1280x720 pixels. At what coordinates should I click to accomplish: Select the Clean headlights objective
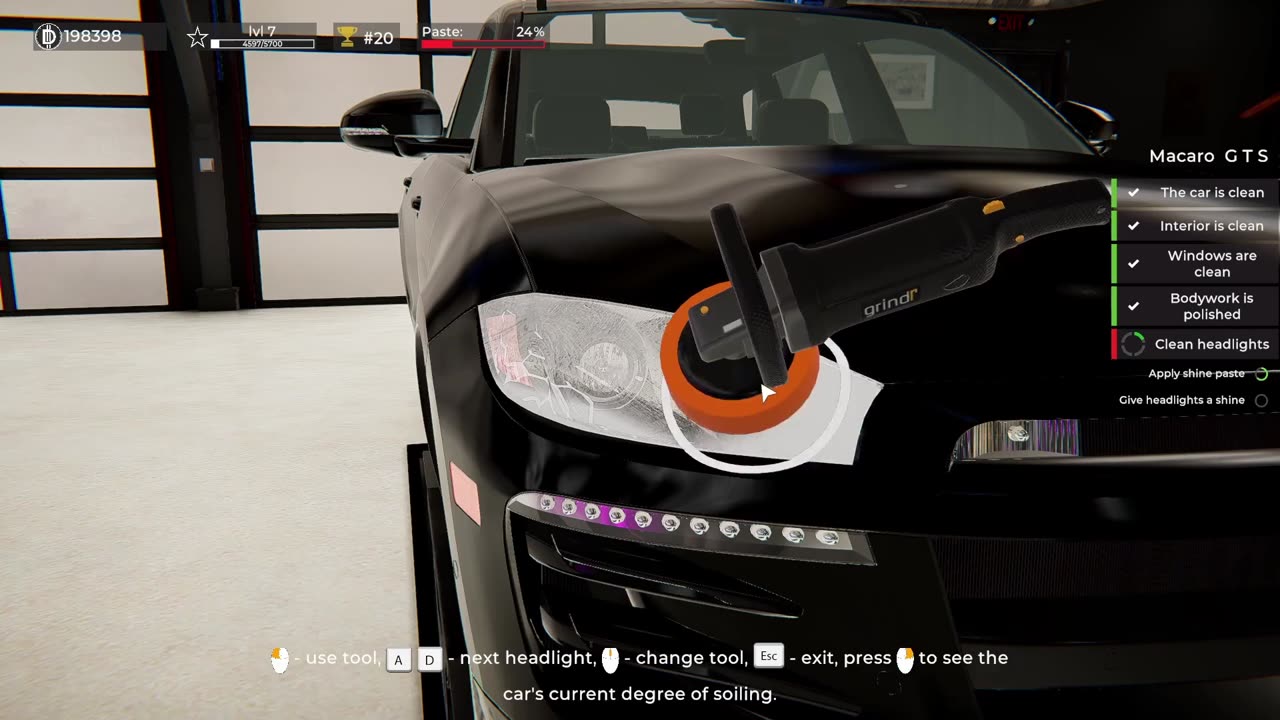pyautogui.click(x=1211, y=344)
